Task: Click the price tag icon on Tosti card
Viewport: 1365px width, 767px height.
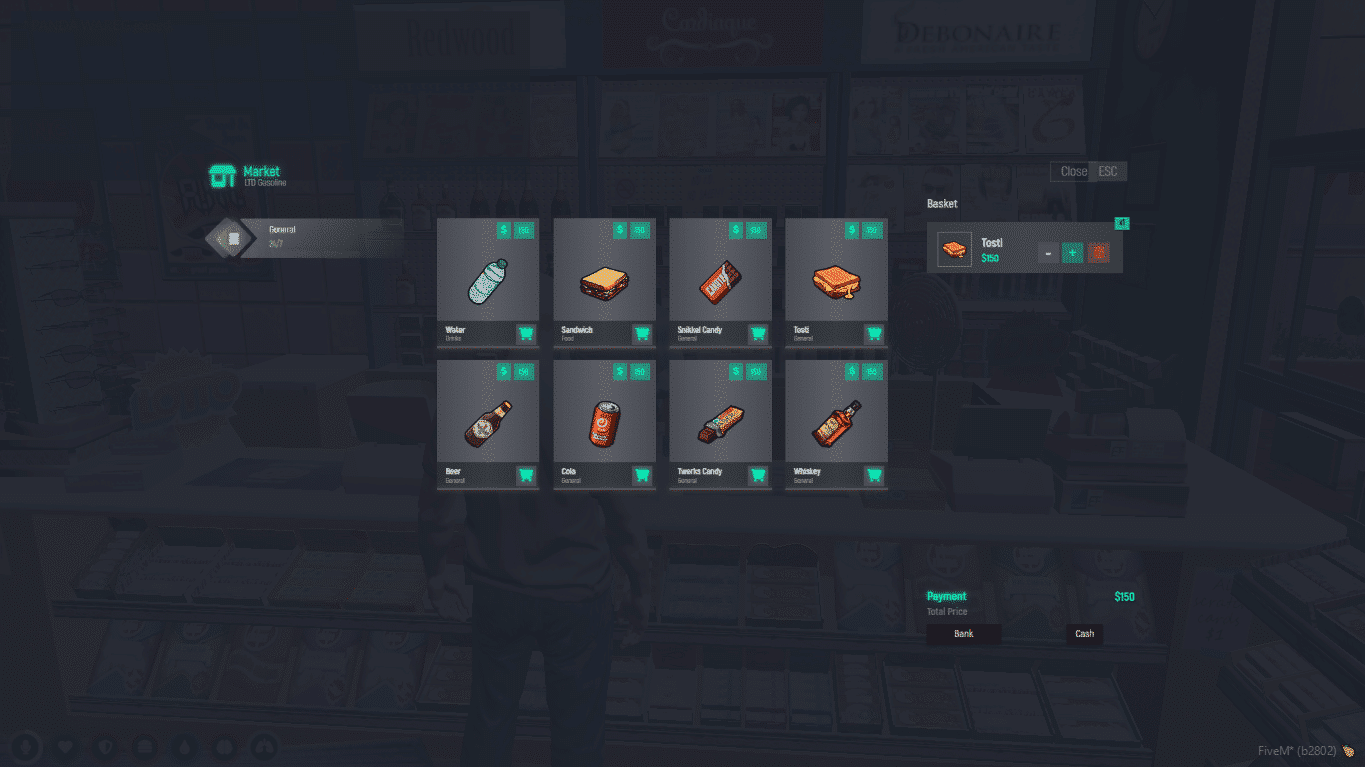Action: point(849,230)
